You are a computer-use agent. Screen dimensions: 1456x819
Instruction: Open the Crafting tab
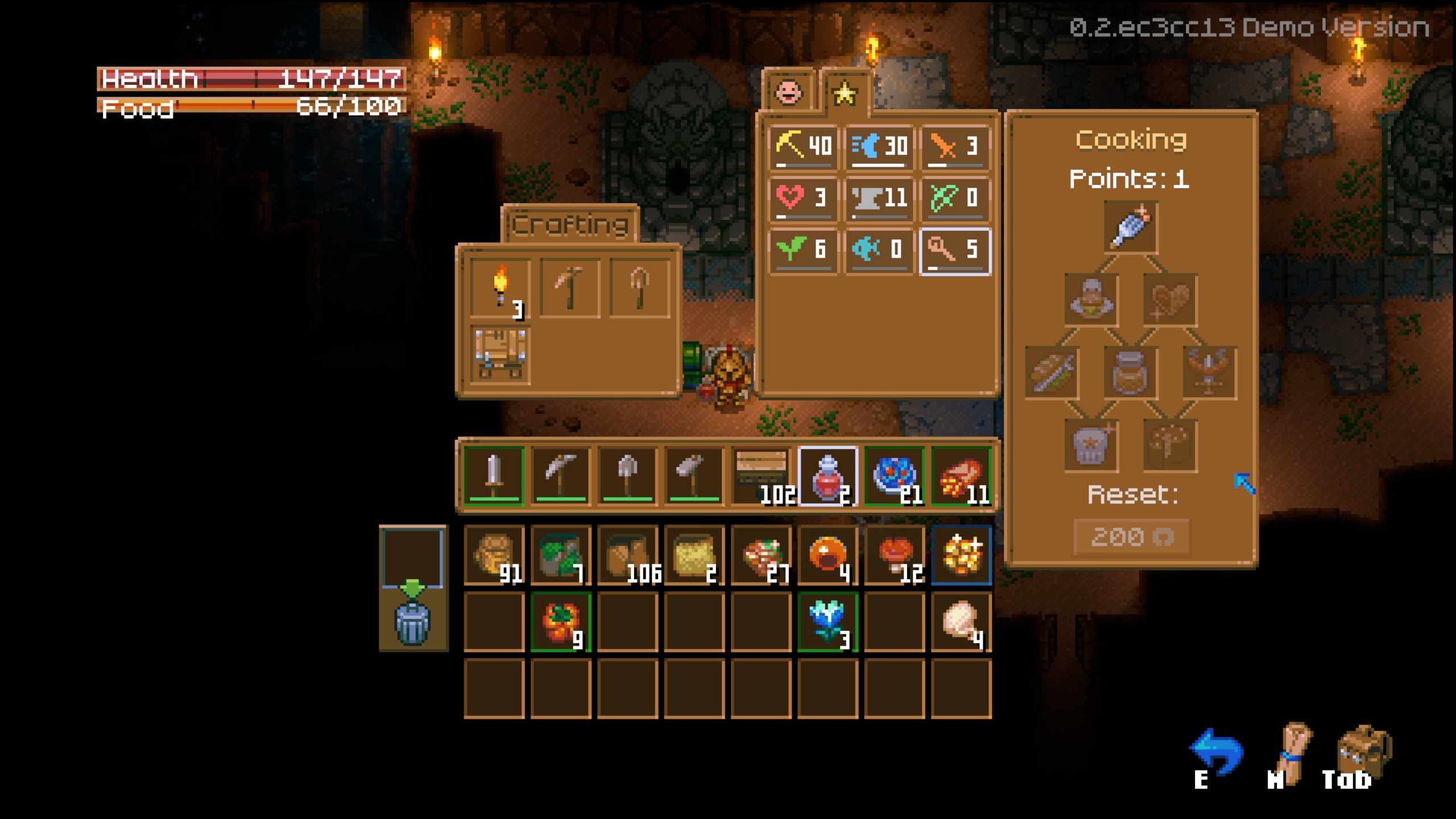point(570,224)
